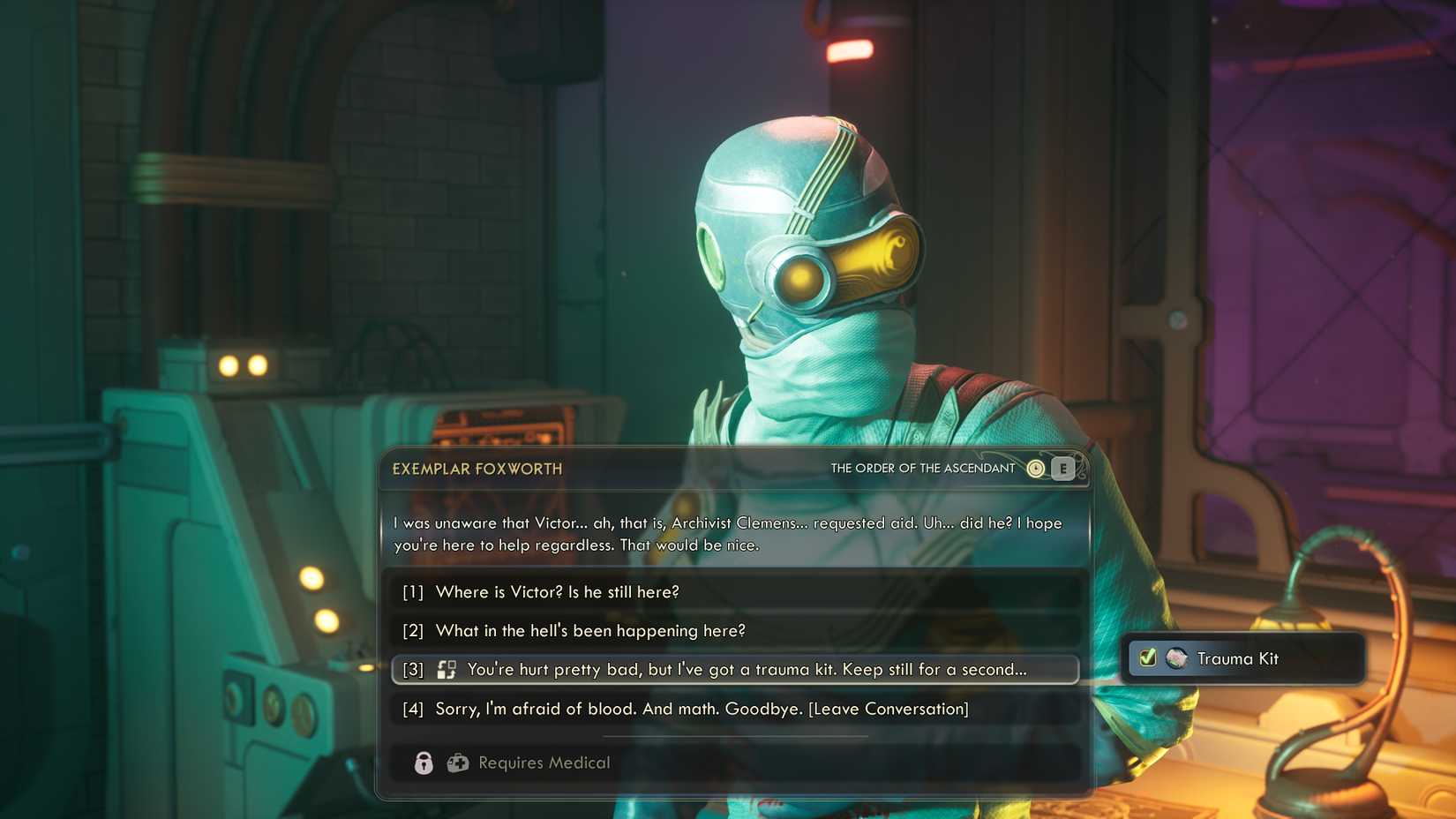1456x819 pixels.
Task: Click the lock icon next to Requires Medical
Action: pyautogui.click(x=424, y=763)
